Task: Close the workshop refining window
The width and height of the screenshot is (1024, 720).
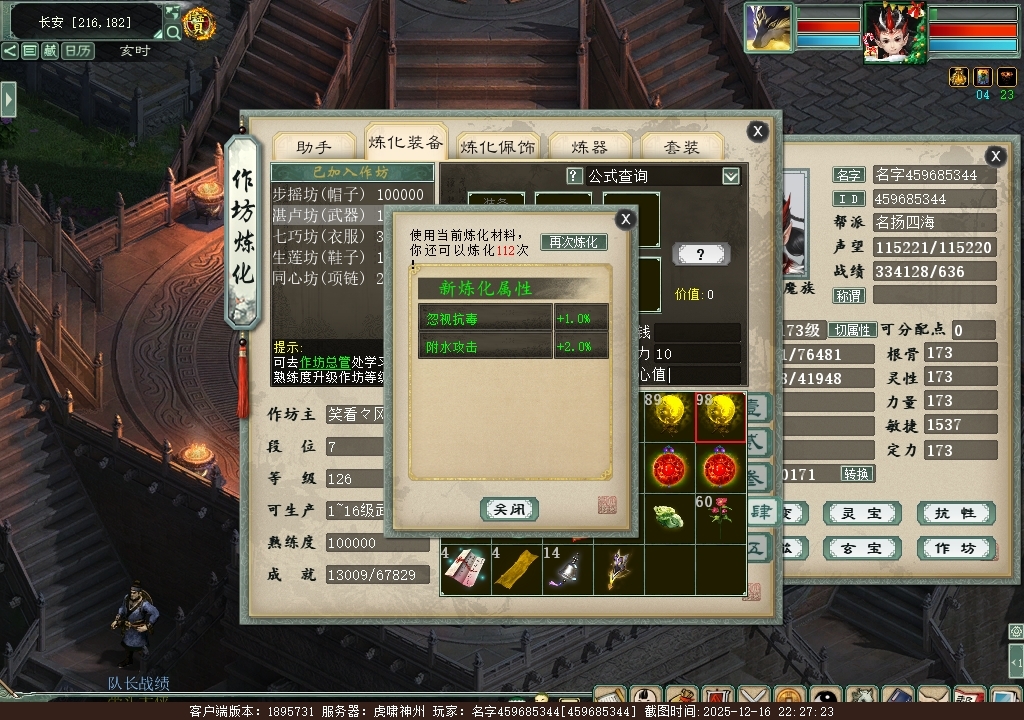Action: (758, 131)
